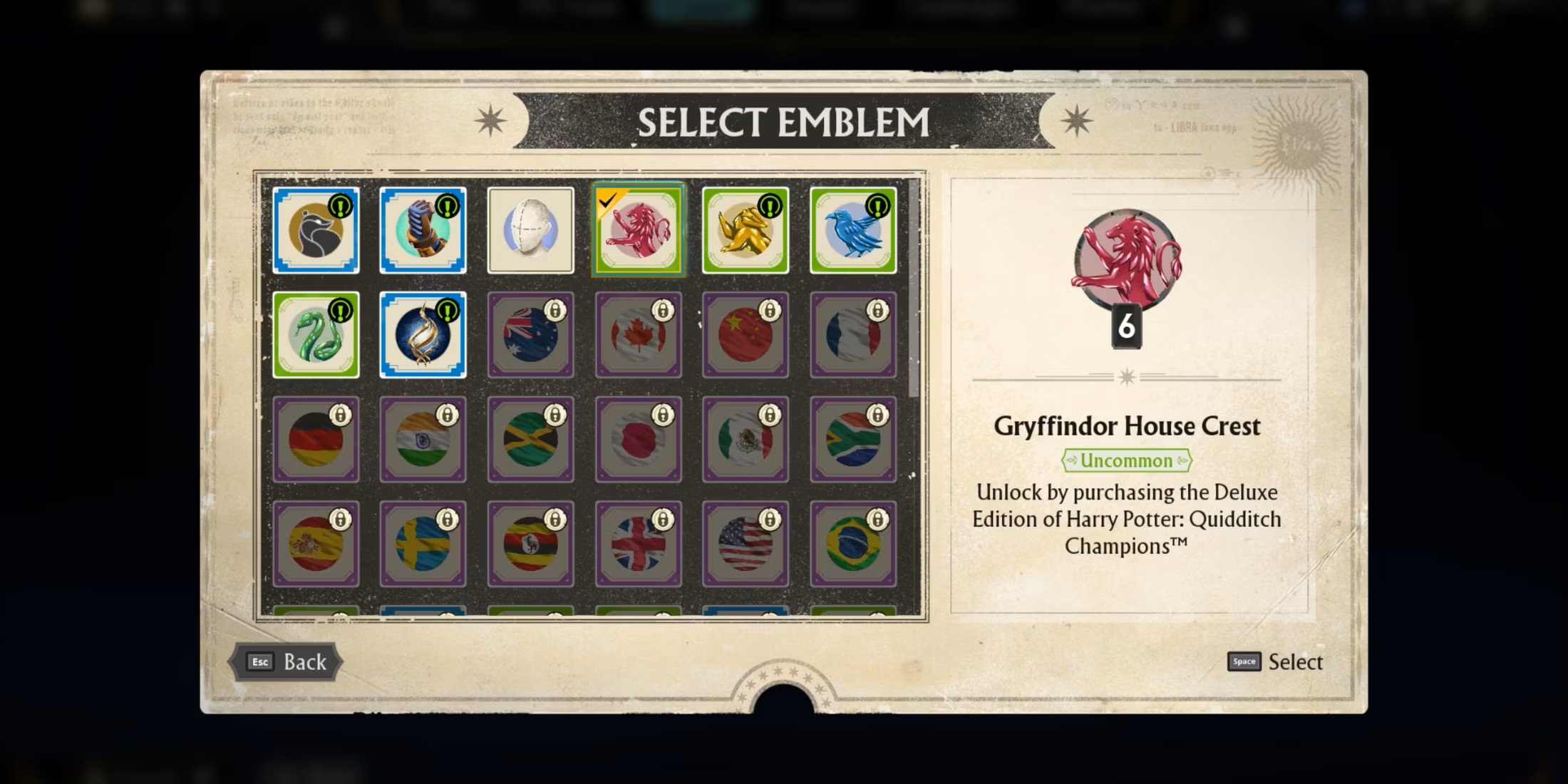Select the golden wand emblem
The height and width of the screenshot is (784, 1568).
(423, 335)
